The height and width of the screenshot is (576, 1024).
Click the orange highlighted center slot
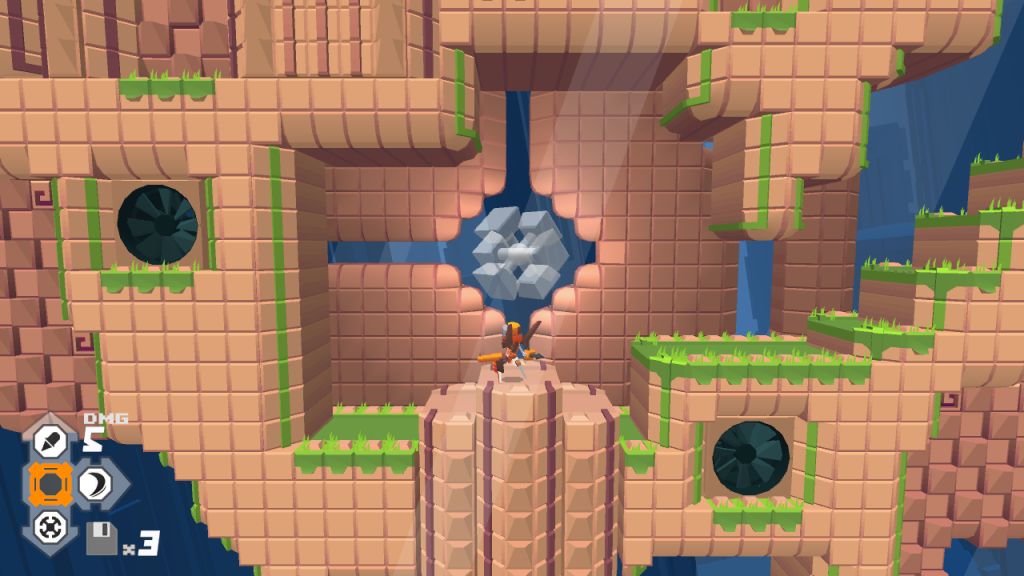49,484
